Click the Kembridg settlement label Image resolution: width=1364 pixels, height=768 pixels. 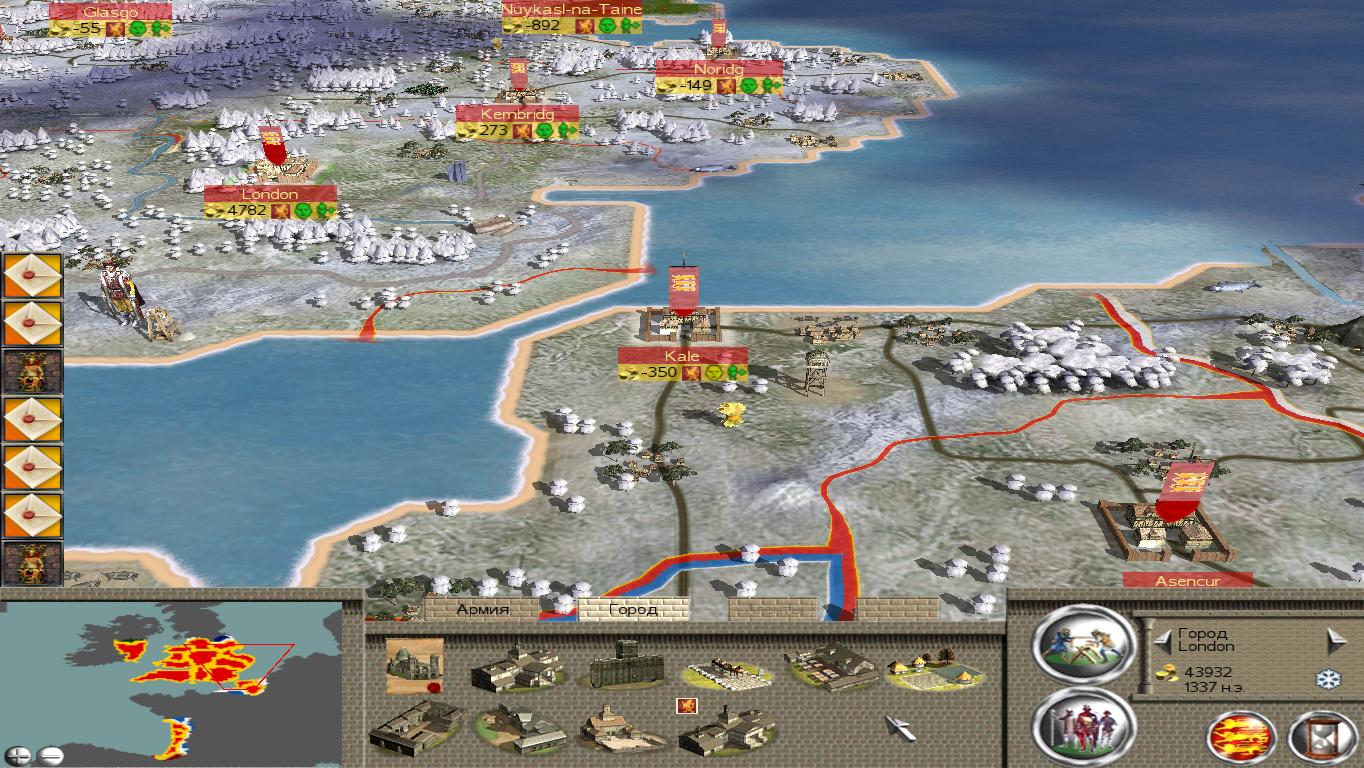[x=517, y=114]
